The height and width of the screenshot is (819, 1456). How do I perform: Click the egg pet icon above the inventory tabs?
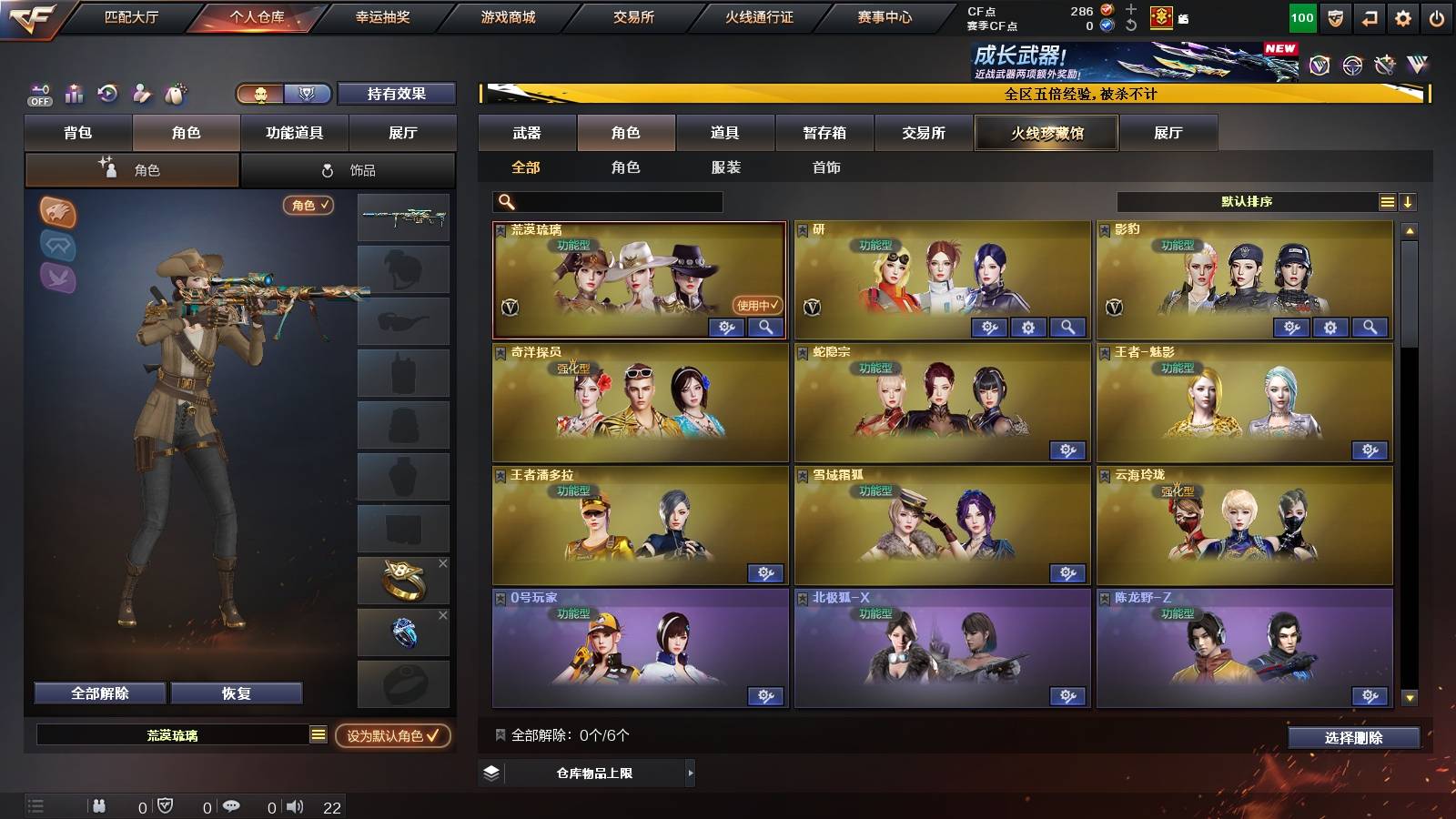pos(177,93)
